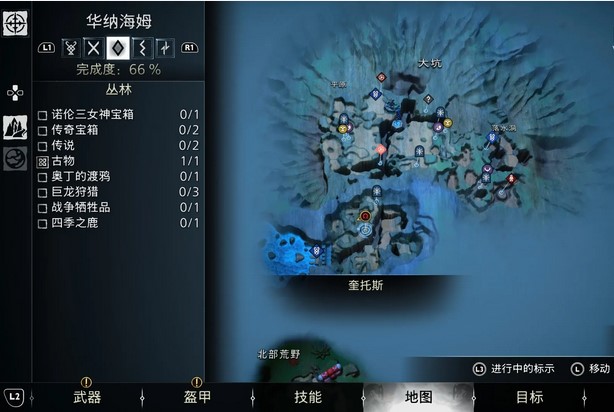Click the 奎托斯 location label on map
614x412 pixels.
[365, 285]
